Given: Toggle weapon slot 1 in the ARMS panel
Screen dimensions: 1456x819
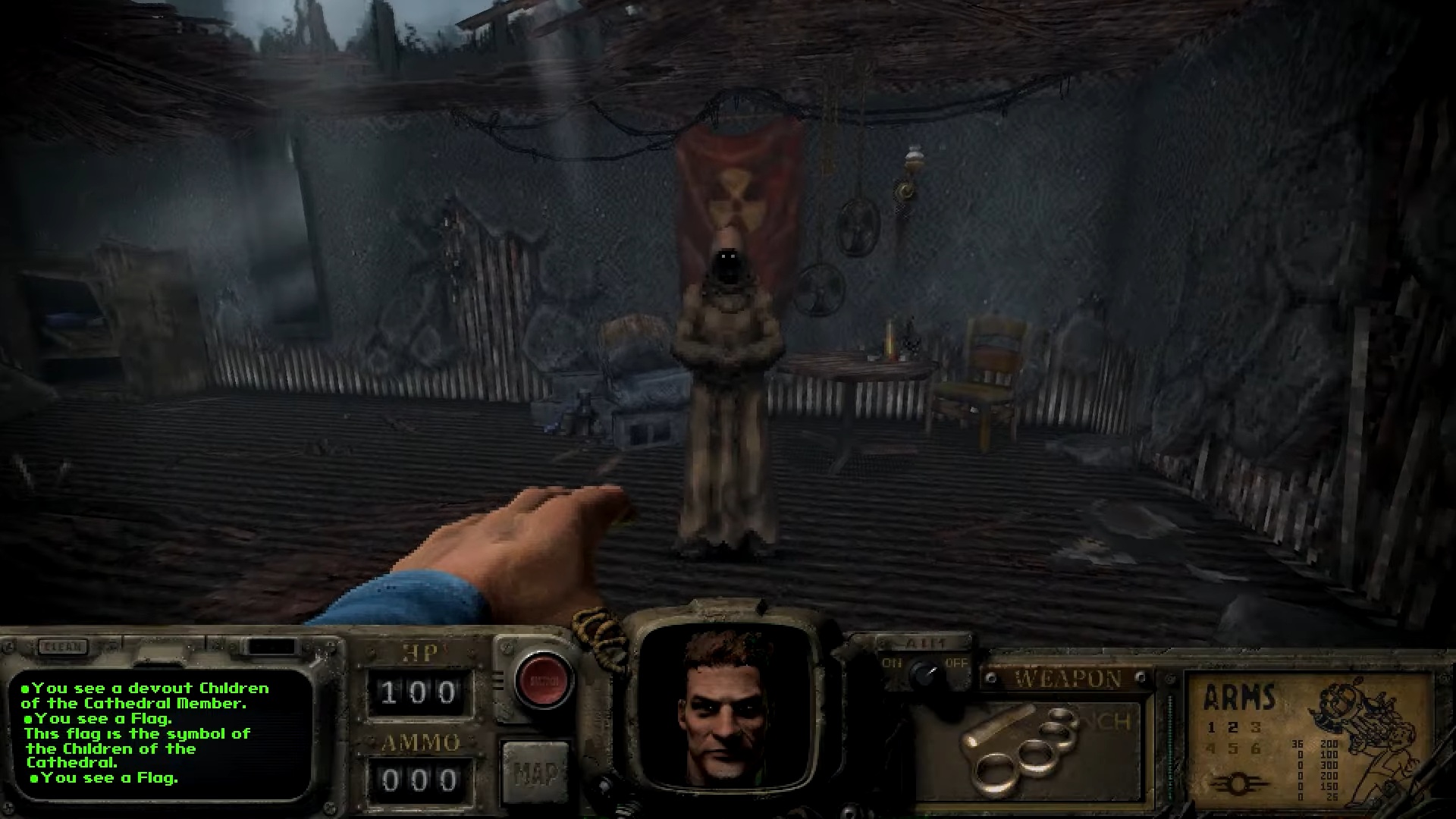Looking at the screenshot, I should (1211, 728).
